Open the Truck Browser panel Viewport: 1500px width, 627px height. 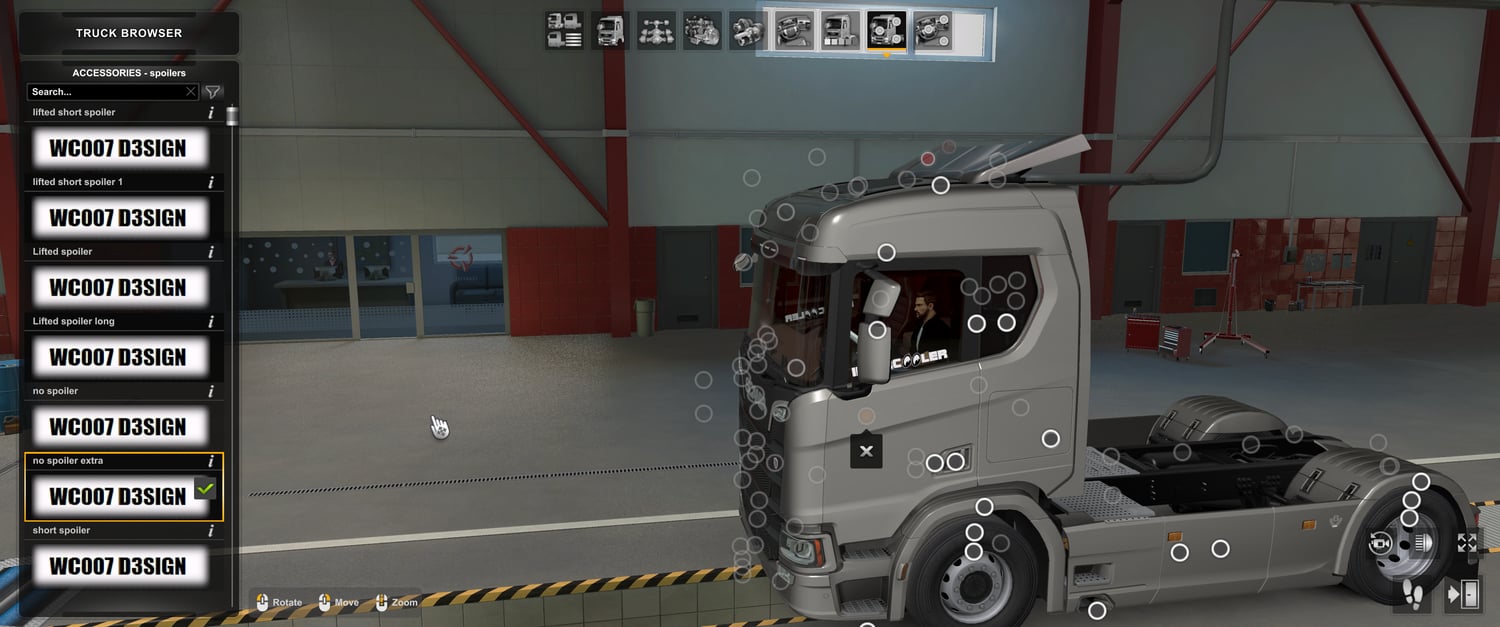(x=129, y=33)
